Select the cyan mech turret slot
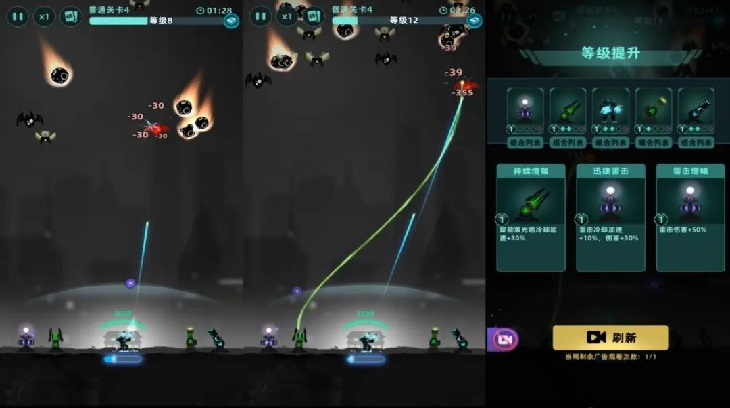The height and width of the screenshot is (408, 730). (x=610, y=110)
